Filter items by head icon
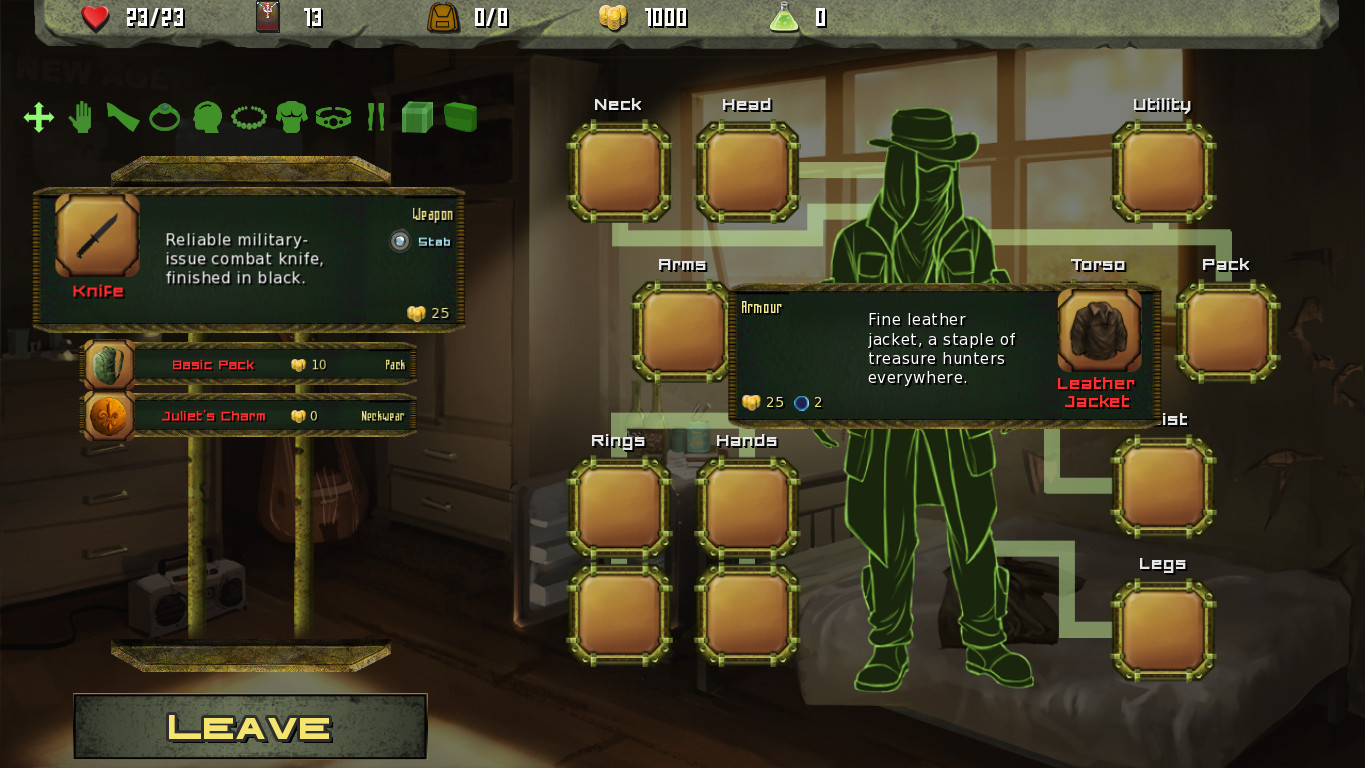This screenshot has width=1365, height=768. point(207,118)
